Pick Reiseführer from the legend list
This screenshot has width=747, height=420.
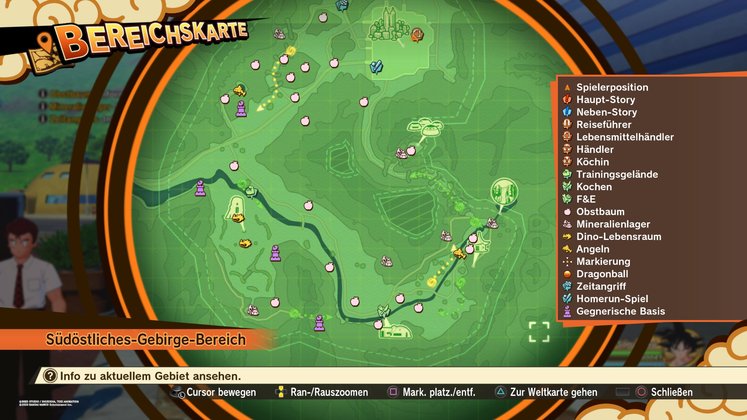pyautogui.click(x=606, y=125)
